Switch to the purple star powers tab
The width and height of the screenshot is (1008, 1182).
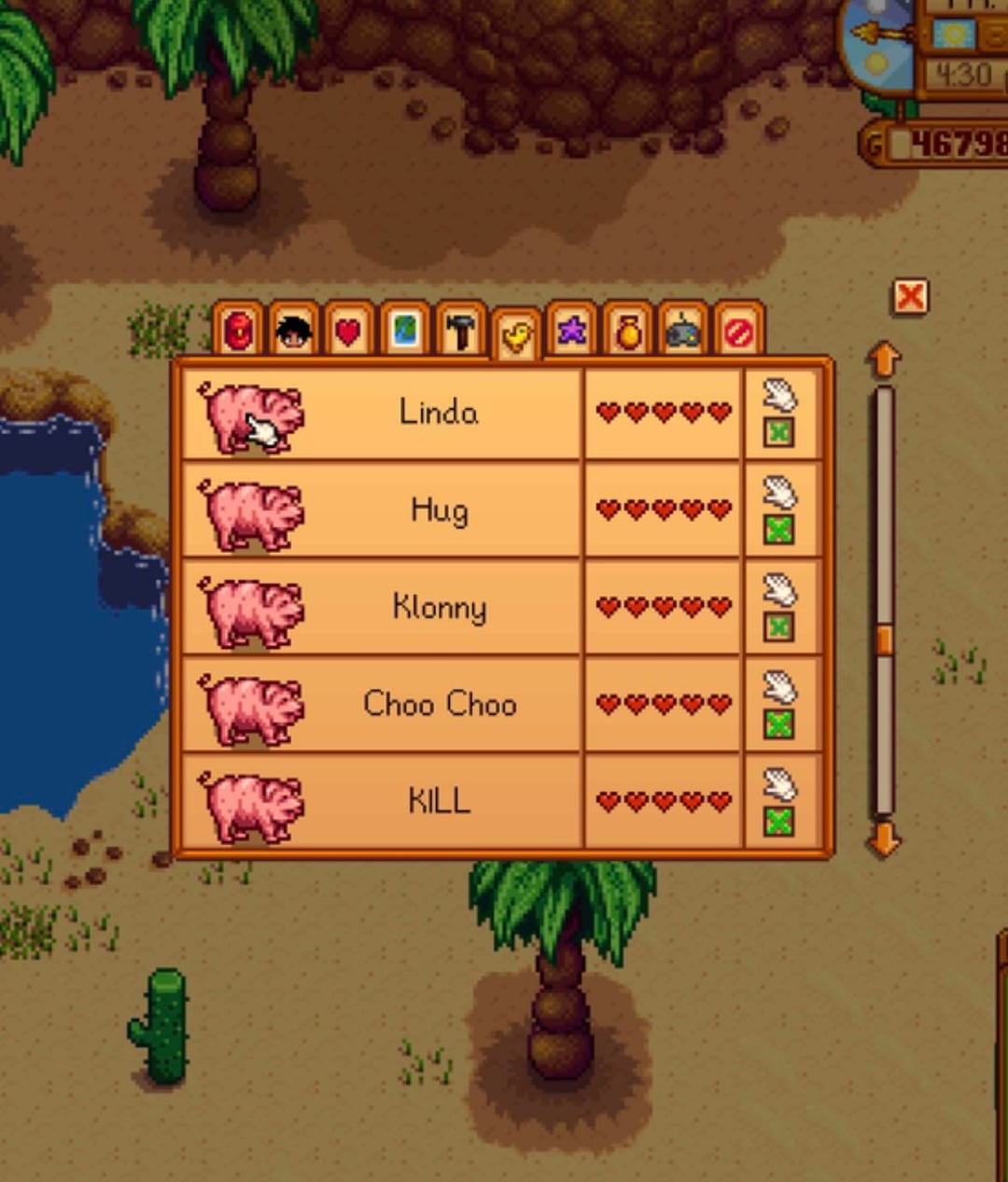pos(572,331)
